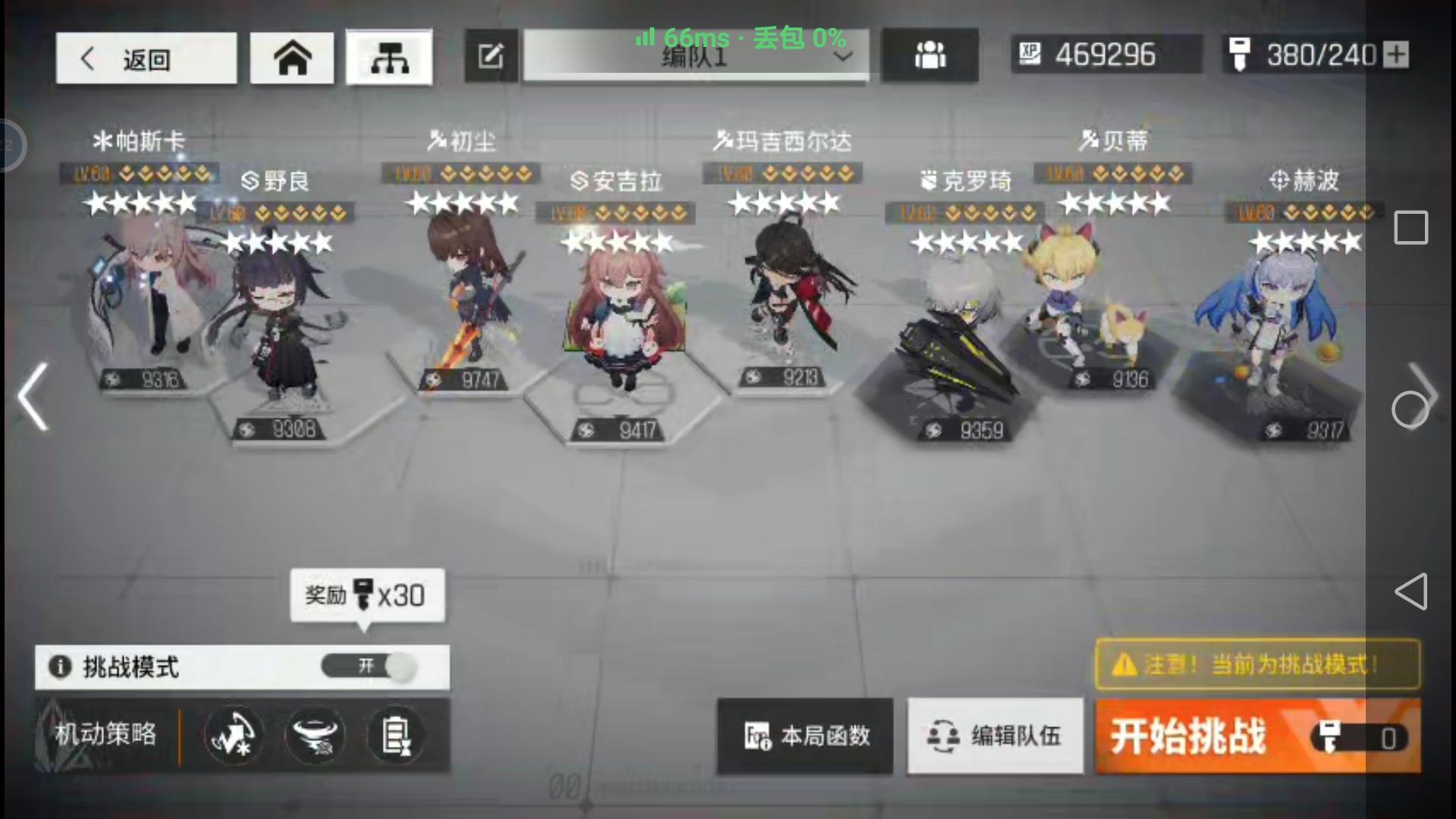Click the Fn icon on 本局函数
Screen dimensions: 1456x819
click(x=758, y=735)
